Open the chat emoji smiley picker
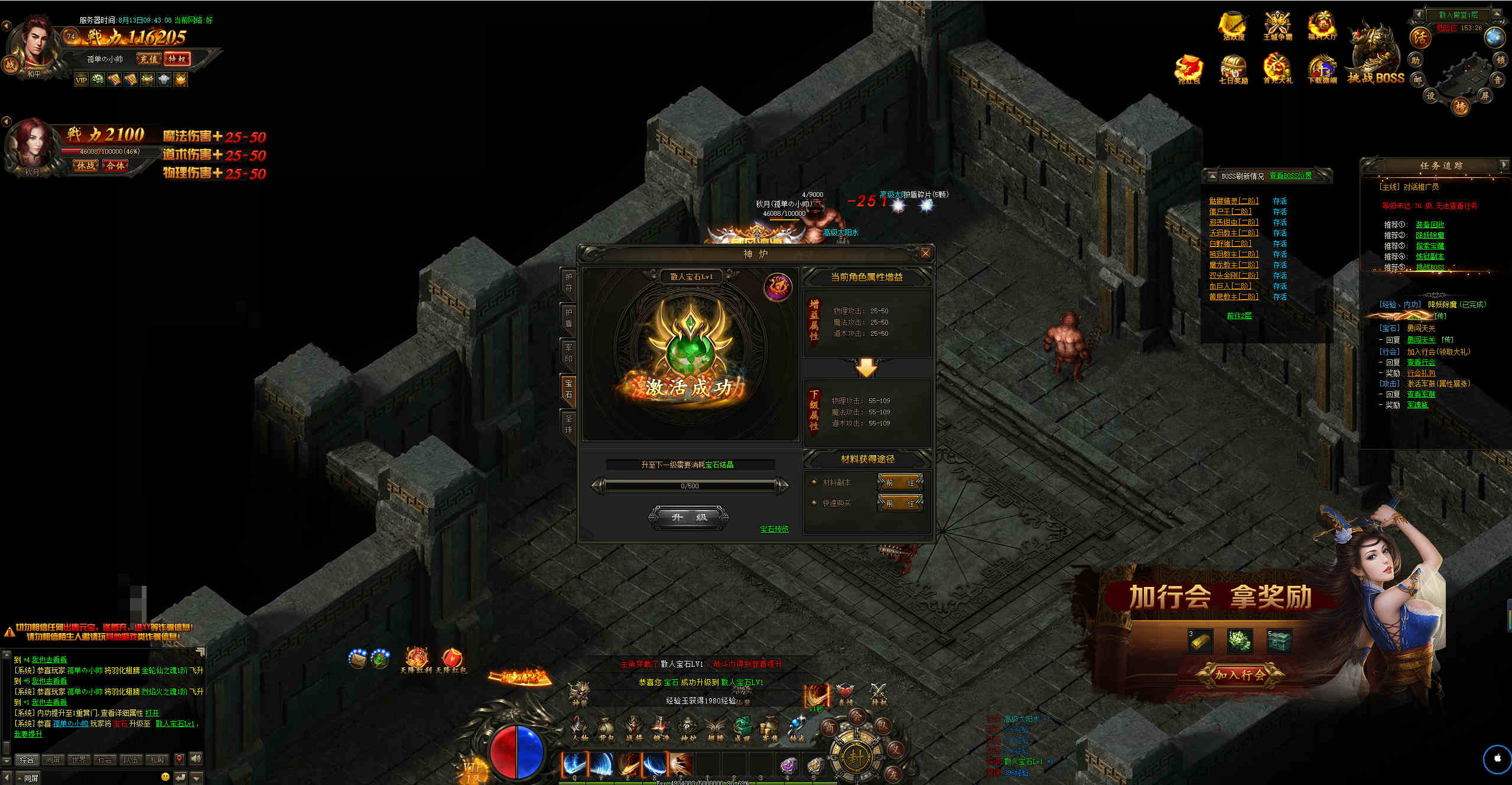The image size is (1512, 785). [165, 777]
